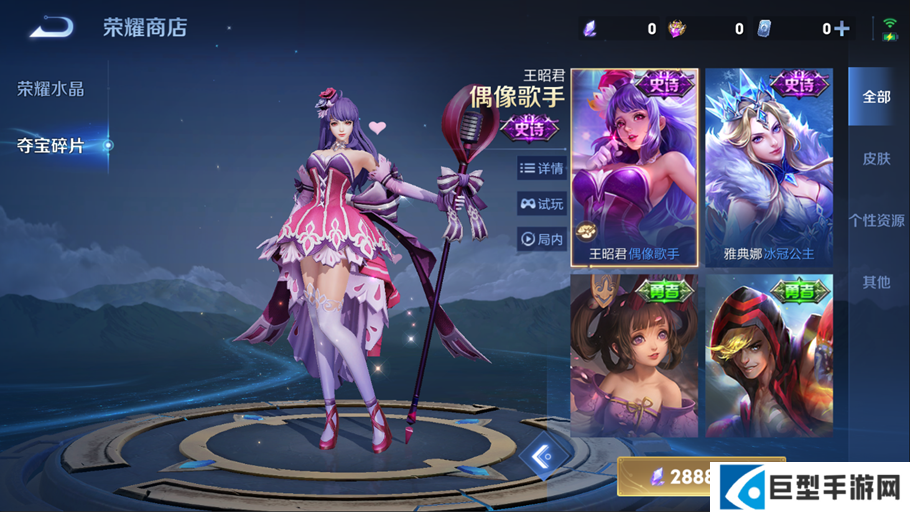Go back using the return arrow
910x512 pixels.
(51, 27)
